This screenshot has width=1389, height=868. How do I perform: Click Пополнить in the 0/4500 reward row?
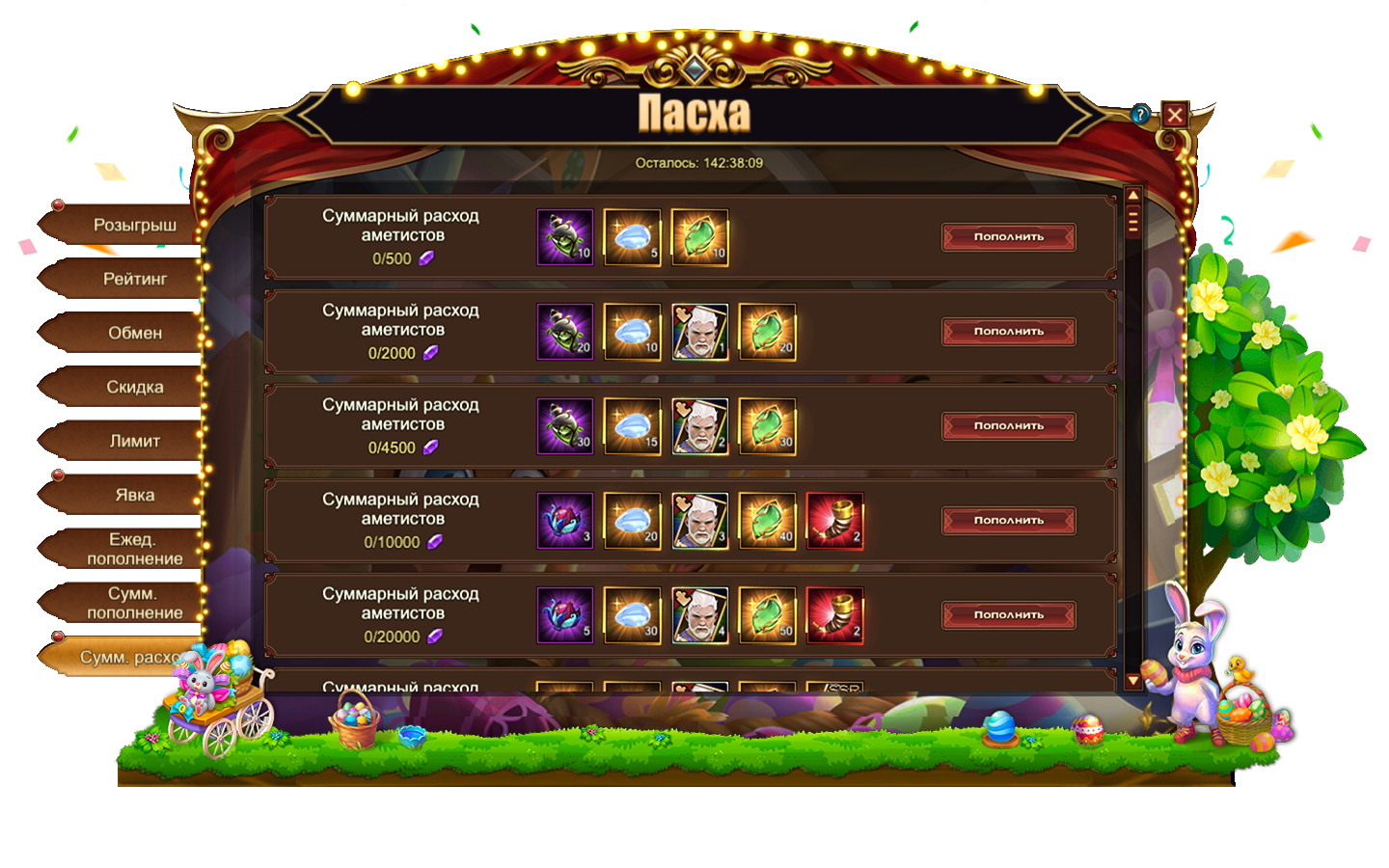[1008, 426]
